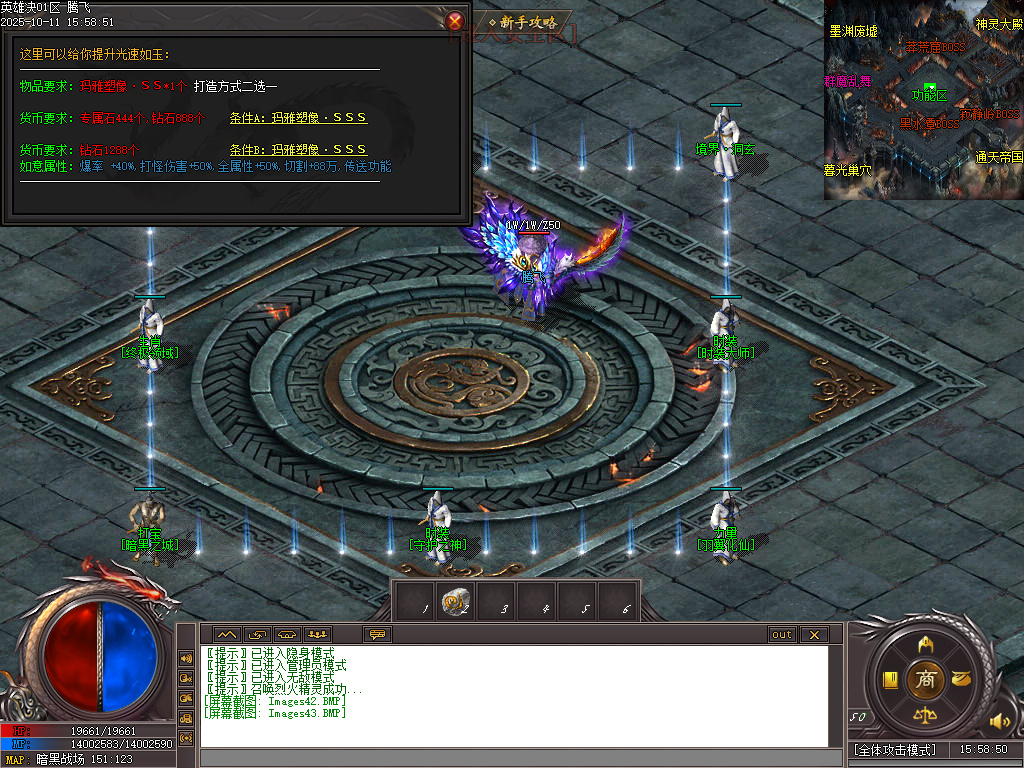Click the three-figures group button above chat

click(318, 634)
